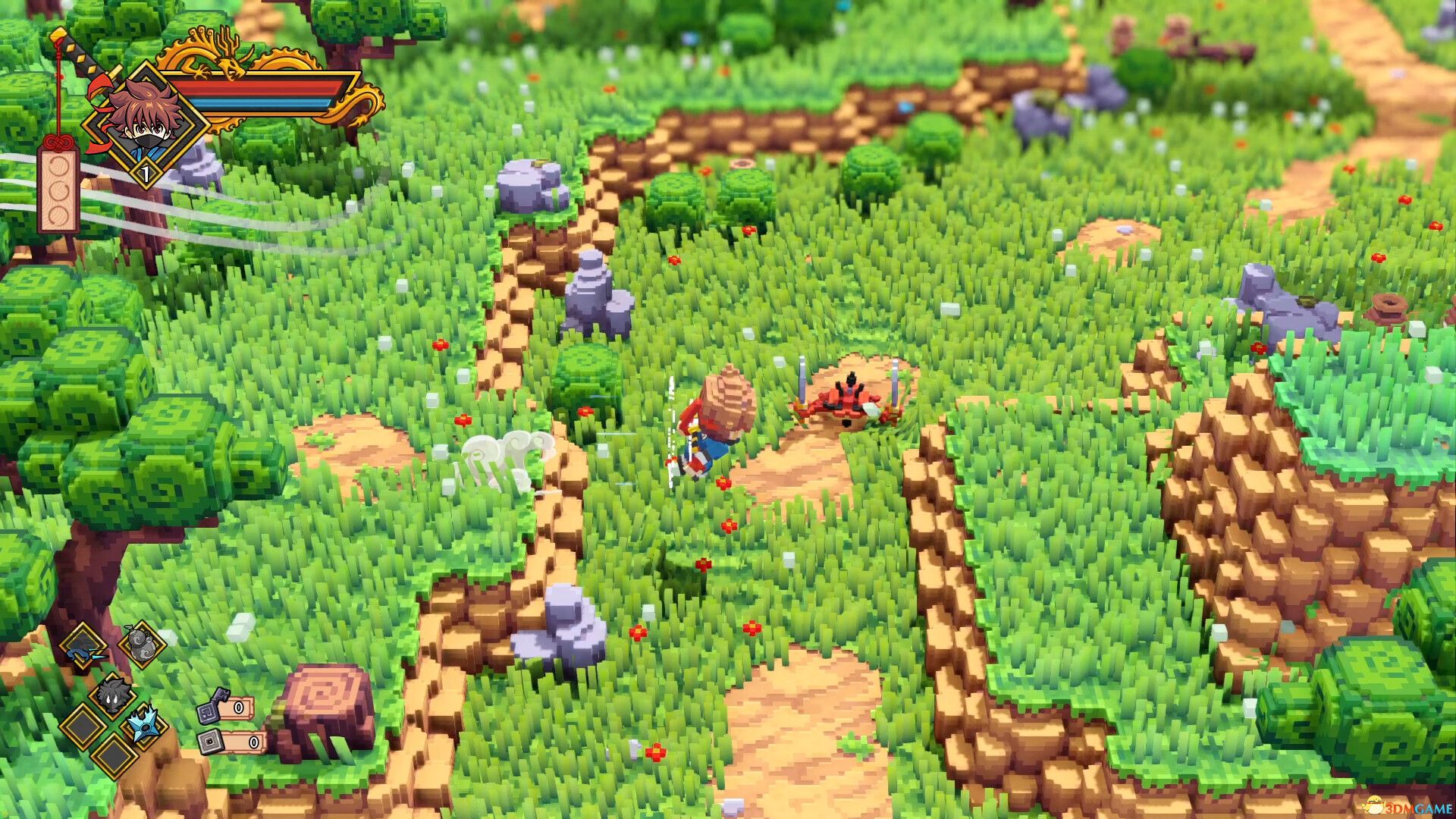This screenshot has height=819, width=1456.
Task: Select the blue shuriken ability icon
Action: point(143,726)
